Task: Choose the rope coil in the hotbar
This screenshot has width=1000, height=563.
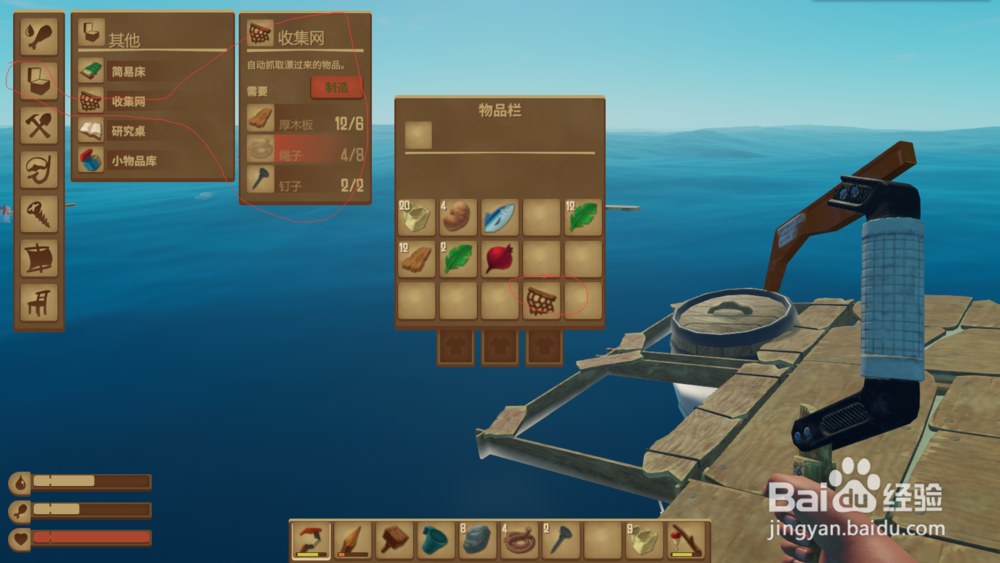Action: tap(518, 541)
